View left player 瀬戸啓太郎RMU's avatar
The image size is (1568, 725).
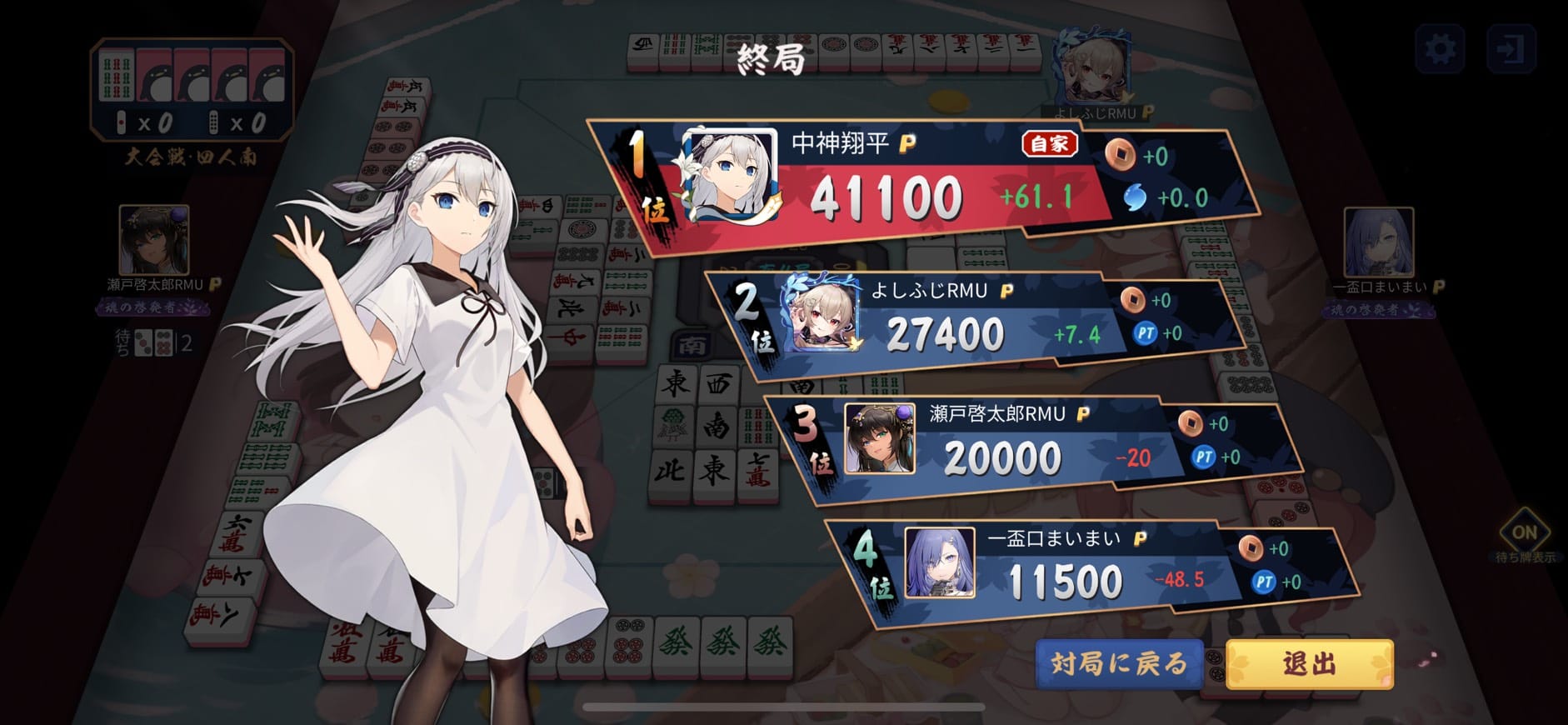[x=154, y=241]
